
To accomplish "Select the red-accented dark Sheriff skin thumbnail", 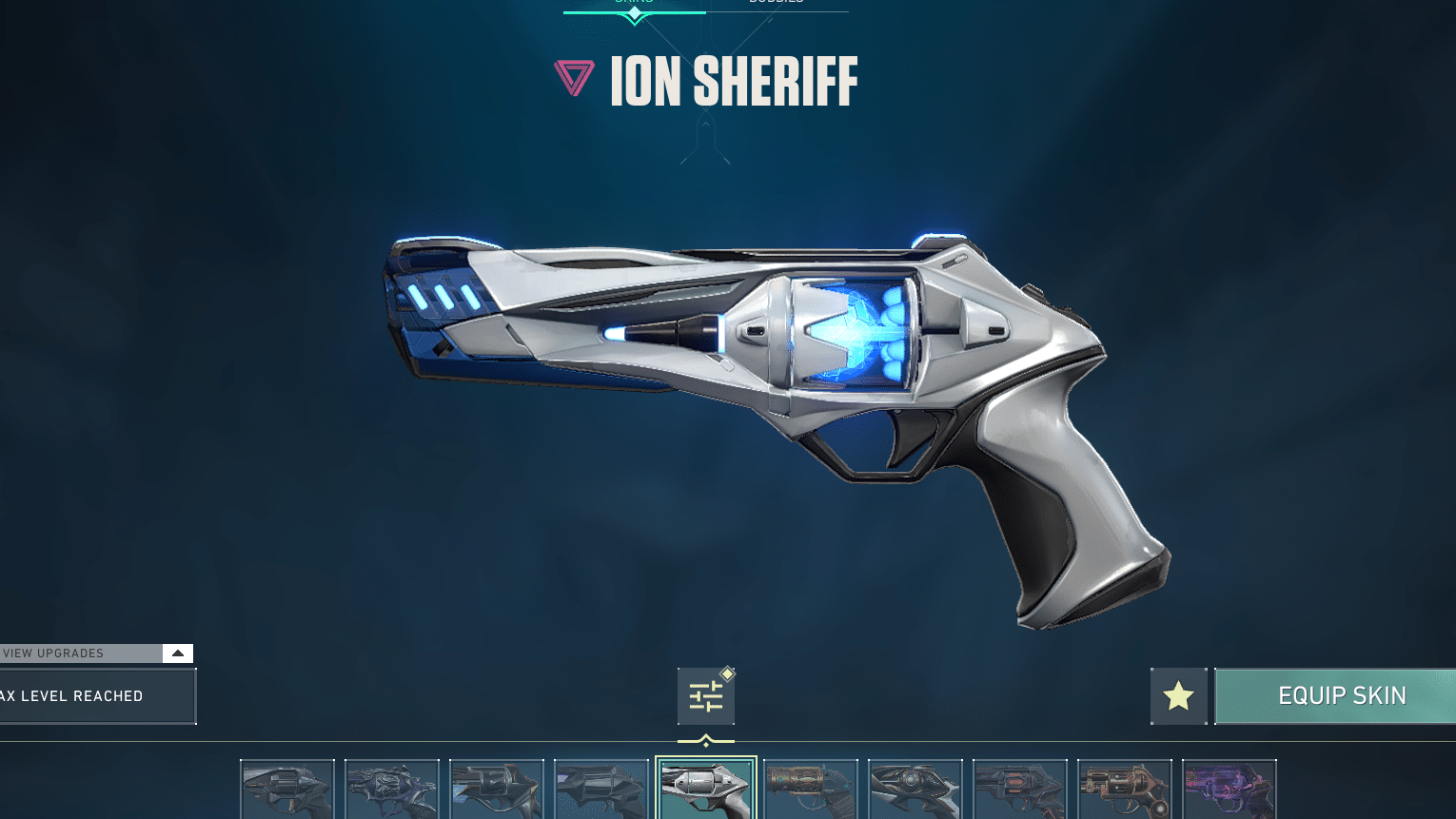I will (1020, 790).
